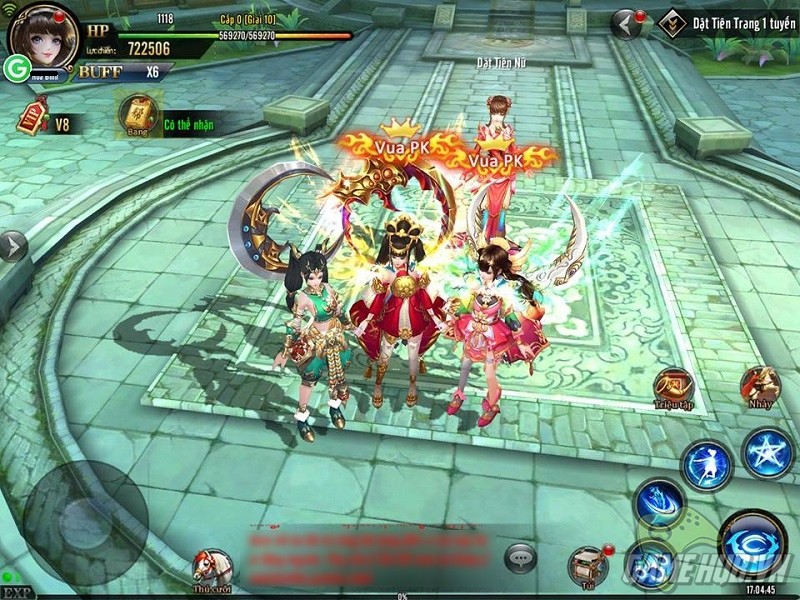Image resolution: width=800 pixels, height=600 pixels.
Task: Open the chat speech bubble button
Action: pos(521,558)
